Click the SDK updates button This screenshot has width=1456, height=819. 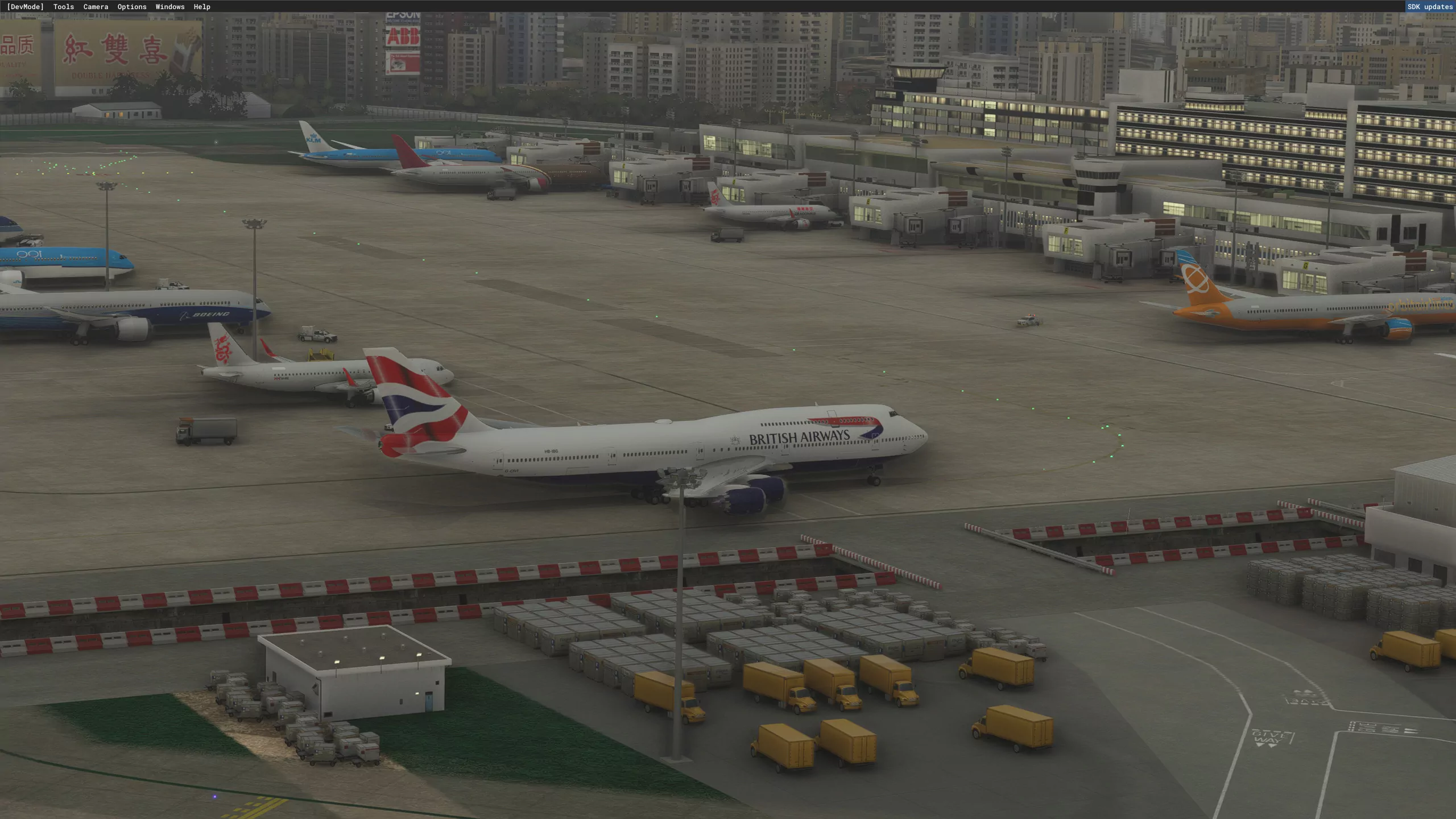click(x=1430, y=7)
